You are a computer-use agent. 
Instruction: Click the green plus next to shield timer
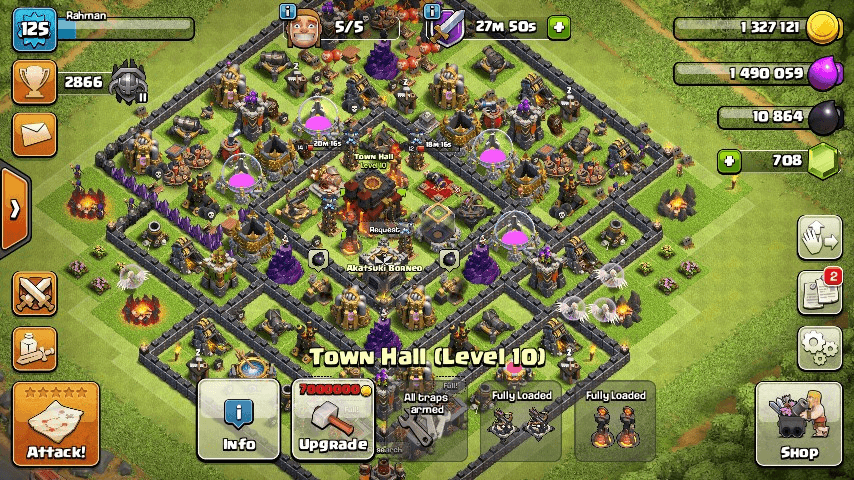tap(558, 27)
